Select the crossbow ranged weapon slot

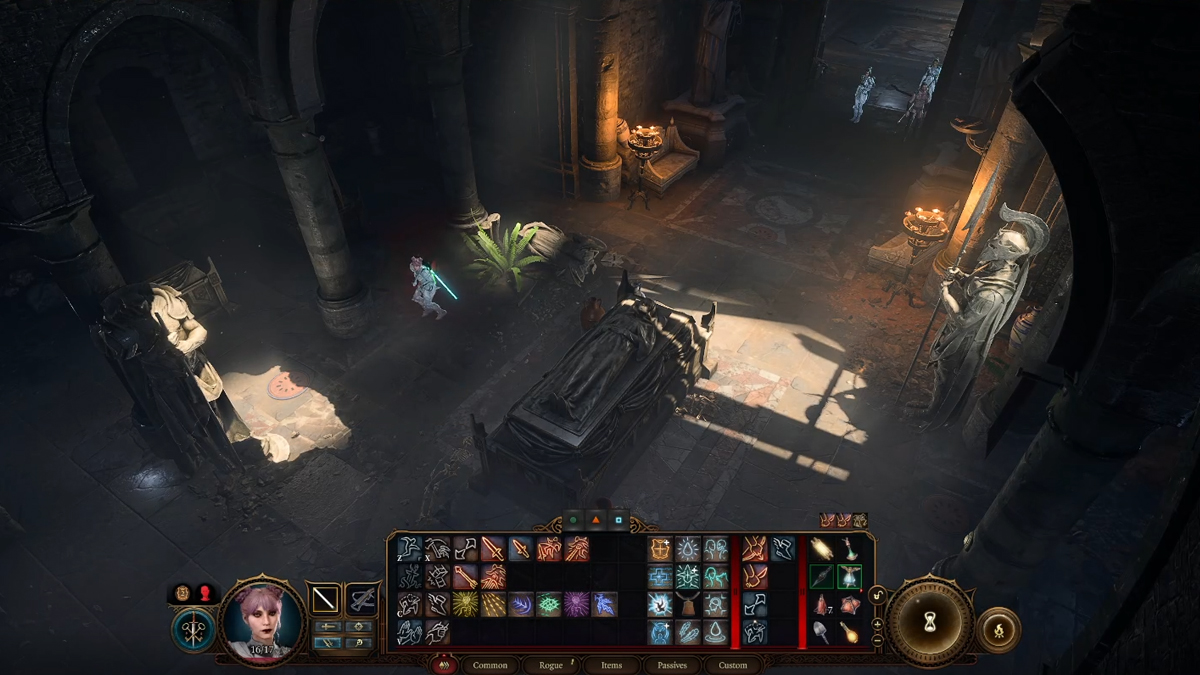point(362,599)
